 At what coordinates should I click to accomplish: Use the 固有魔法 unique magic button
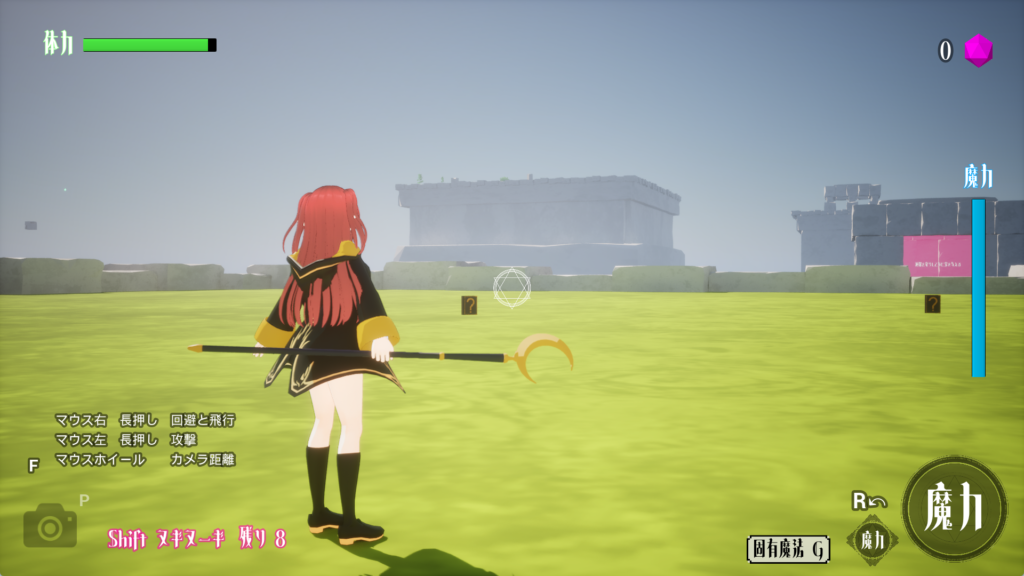click(x=788, y=549)
